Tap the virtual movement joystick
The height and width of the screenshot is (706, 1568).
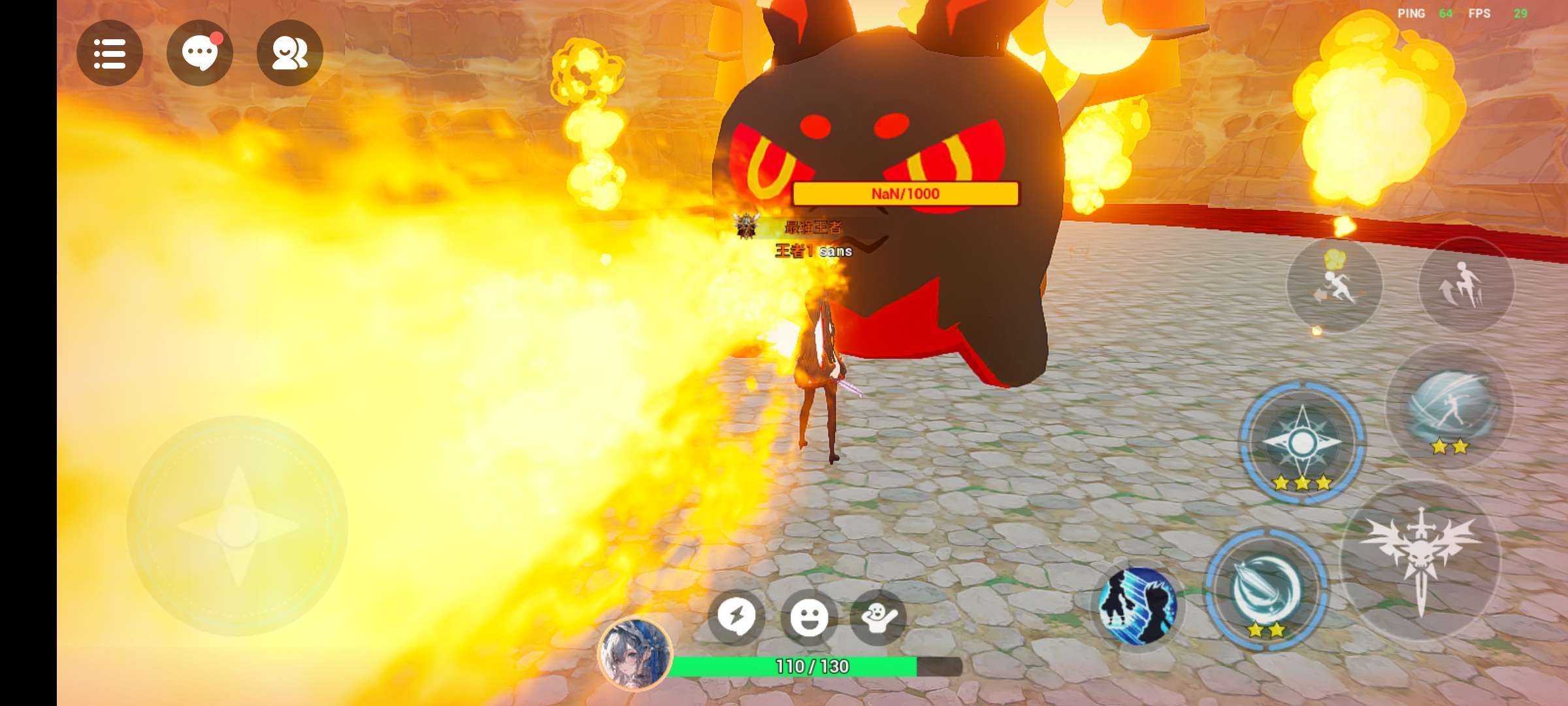click(237, 526)
